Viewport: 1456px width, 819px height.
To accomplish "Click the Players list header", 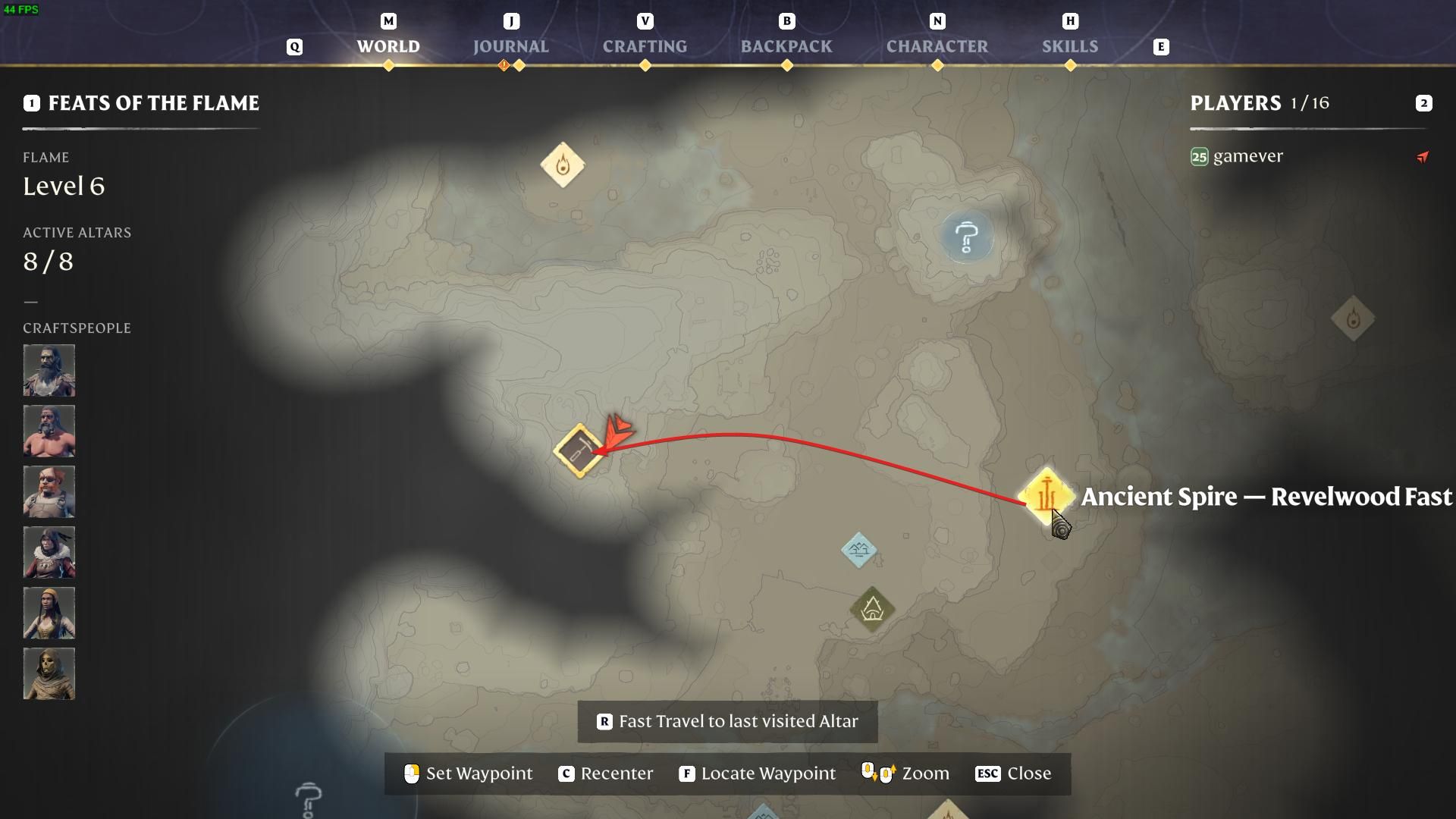I will 1259,103.
